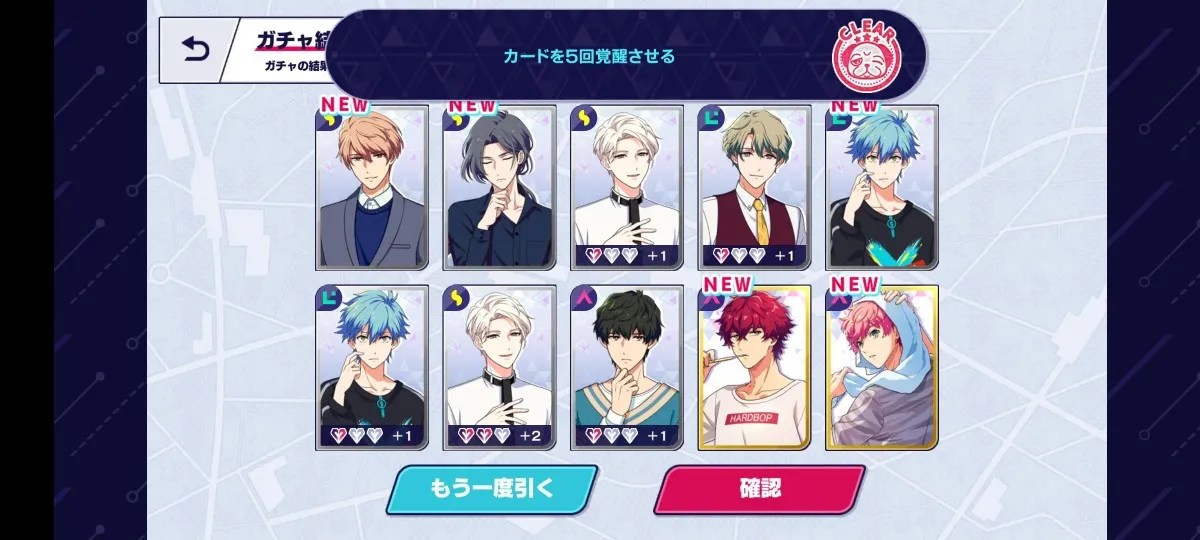Choose the pink-haired card with blue towel
Viewport: 1200px width, 540px height.
click(882, 367)
